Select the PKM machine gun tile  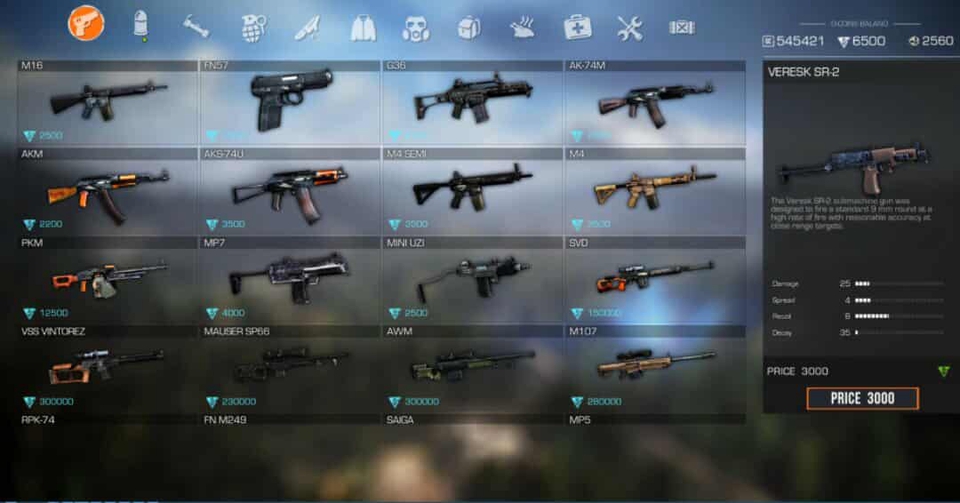click(108, 278)
